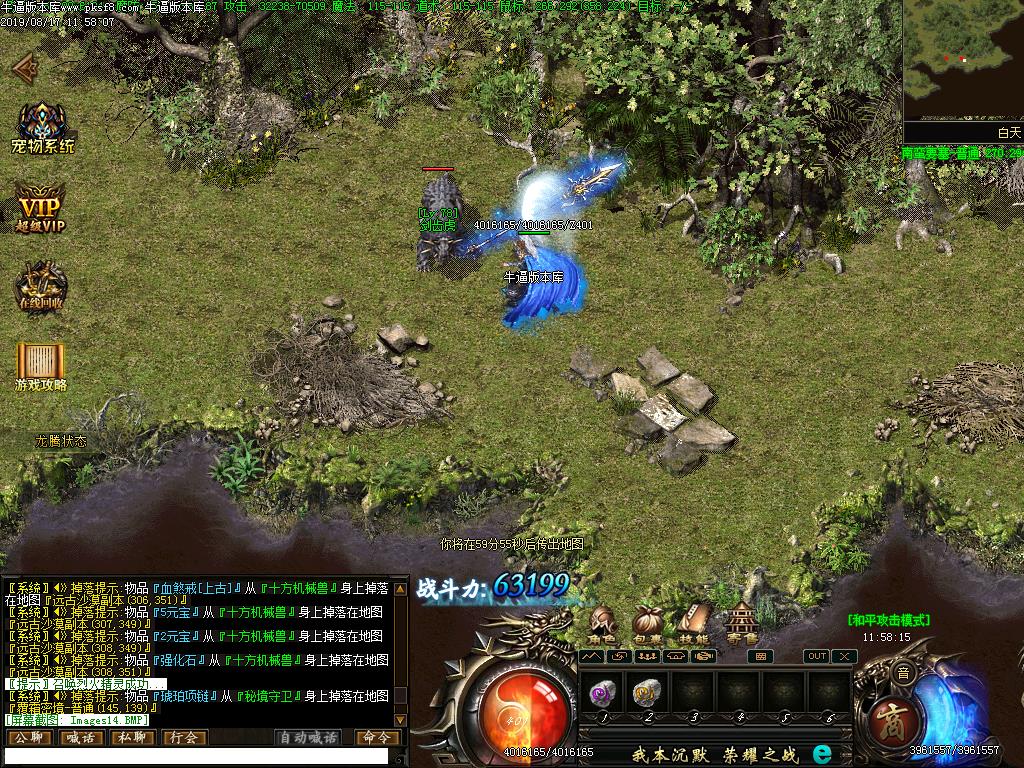Switch to 公聊 public chat channel
Viewport: 1024px width, 768px height.
[28, 737]
